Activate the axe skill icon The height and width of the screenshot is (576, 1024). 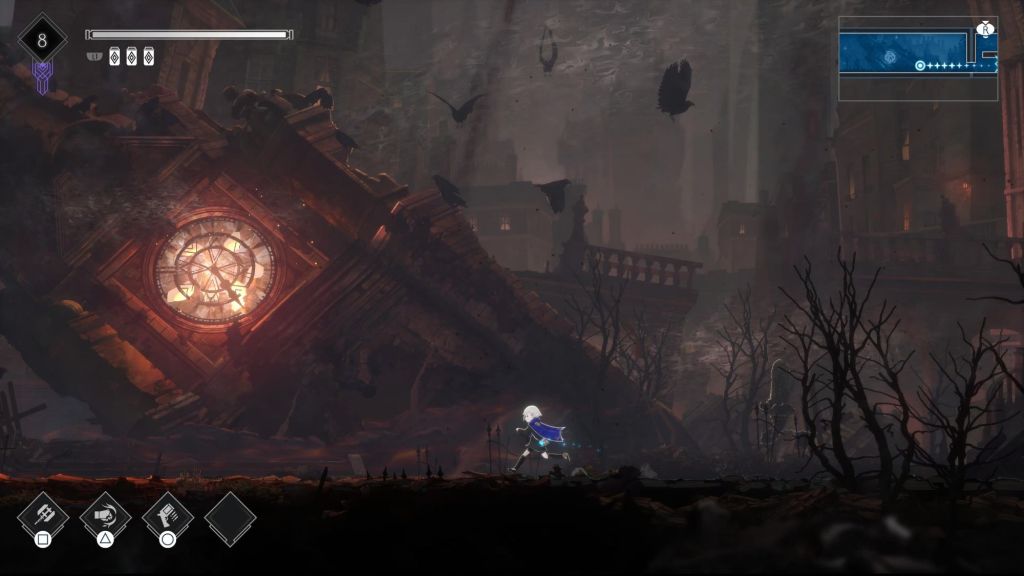click(x=43, y=515)
